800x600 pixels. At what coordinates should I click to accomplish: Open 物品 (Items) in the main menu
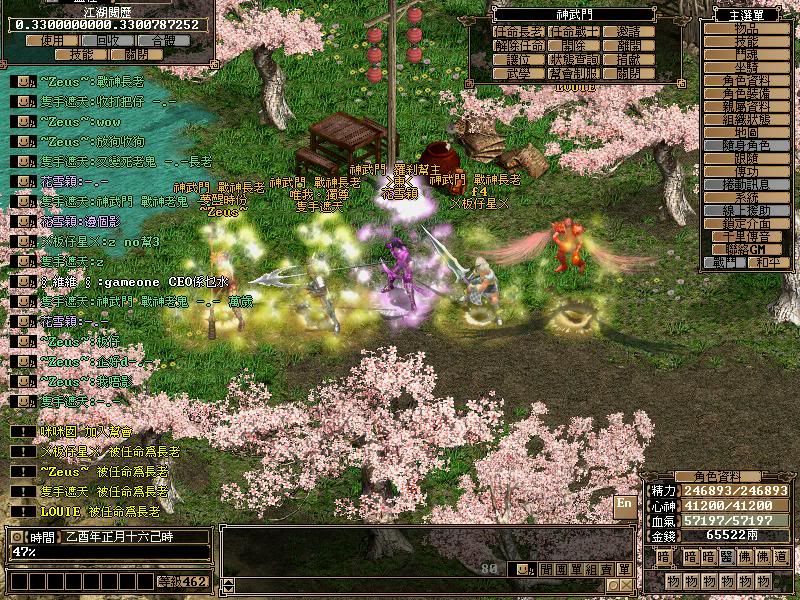point(746,30)
